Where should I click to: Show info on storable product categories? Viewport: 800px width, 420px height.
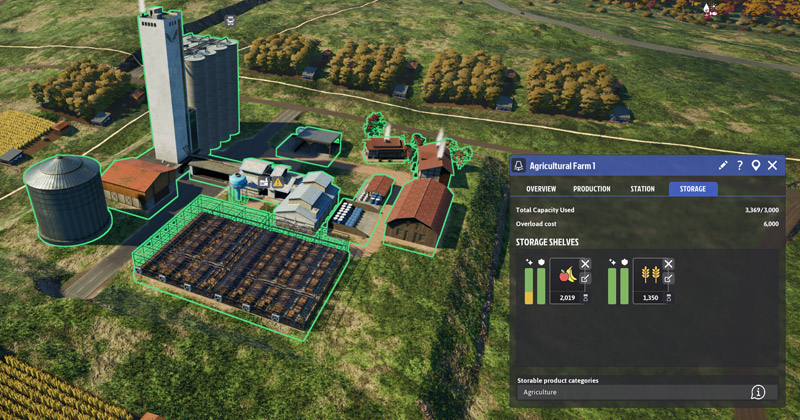pos(758,392)
